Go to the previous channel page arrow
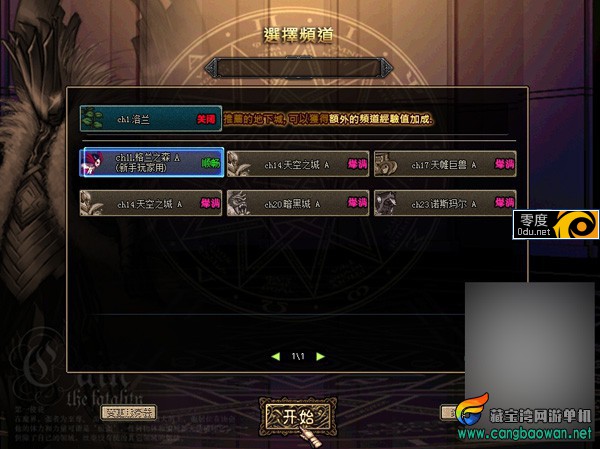The image size is (600, 449). coord(275,355)
